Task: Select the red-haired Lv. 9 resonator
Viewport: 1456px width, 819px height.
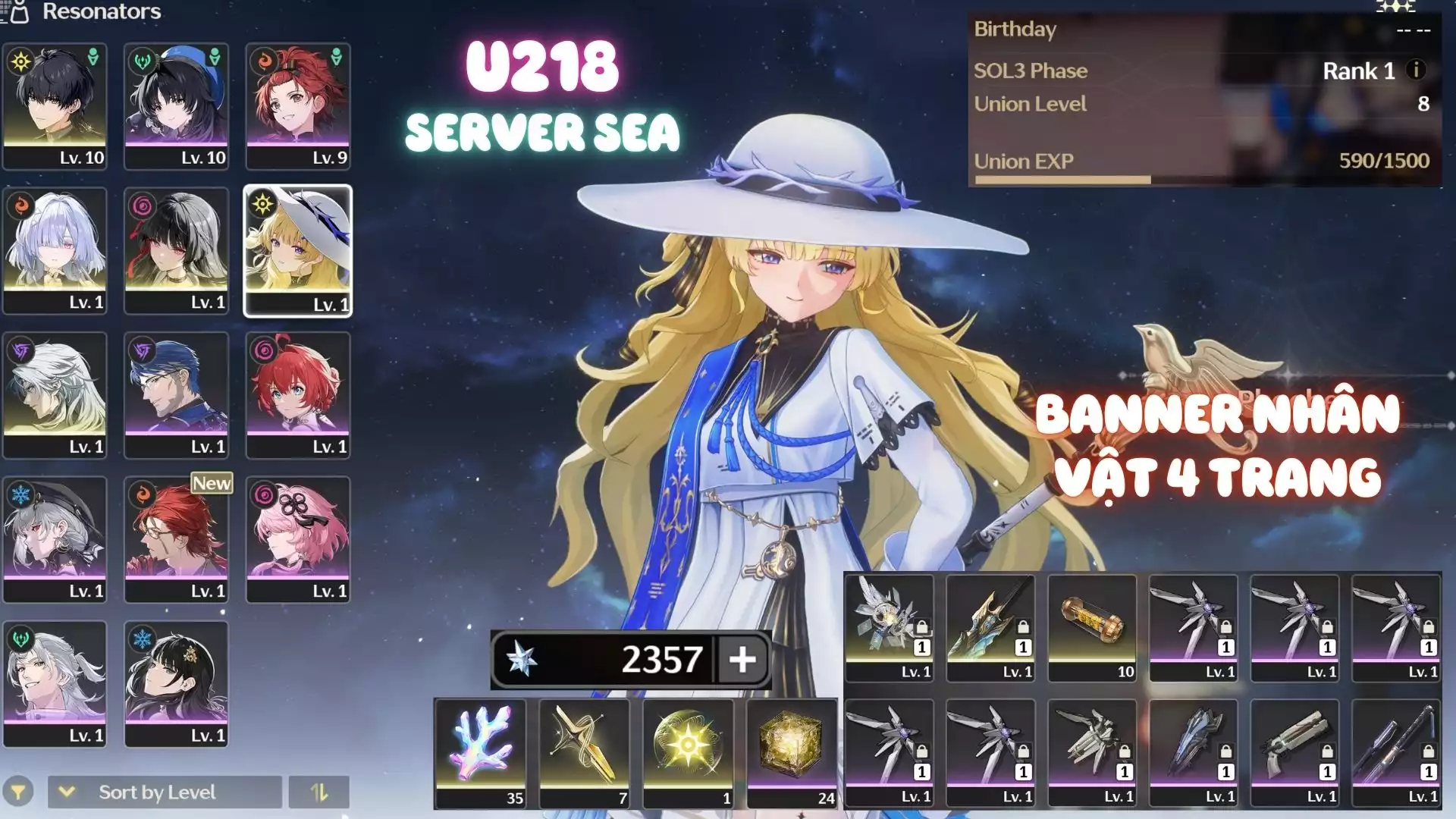Action: click(298, 105)
